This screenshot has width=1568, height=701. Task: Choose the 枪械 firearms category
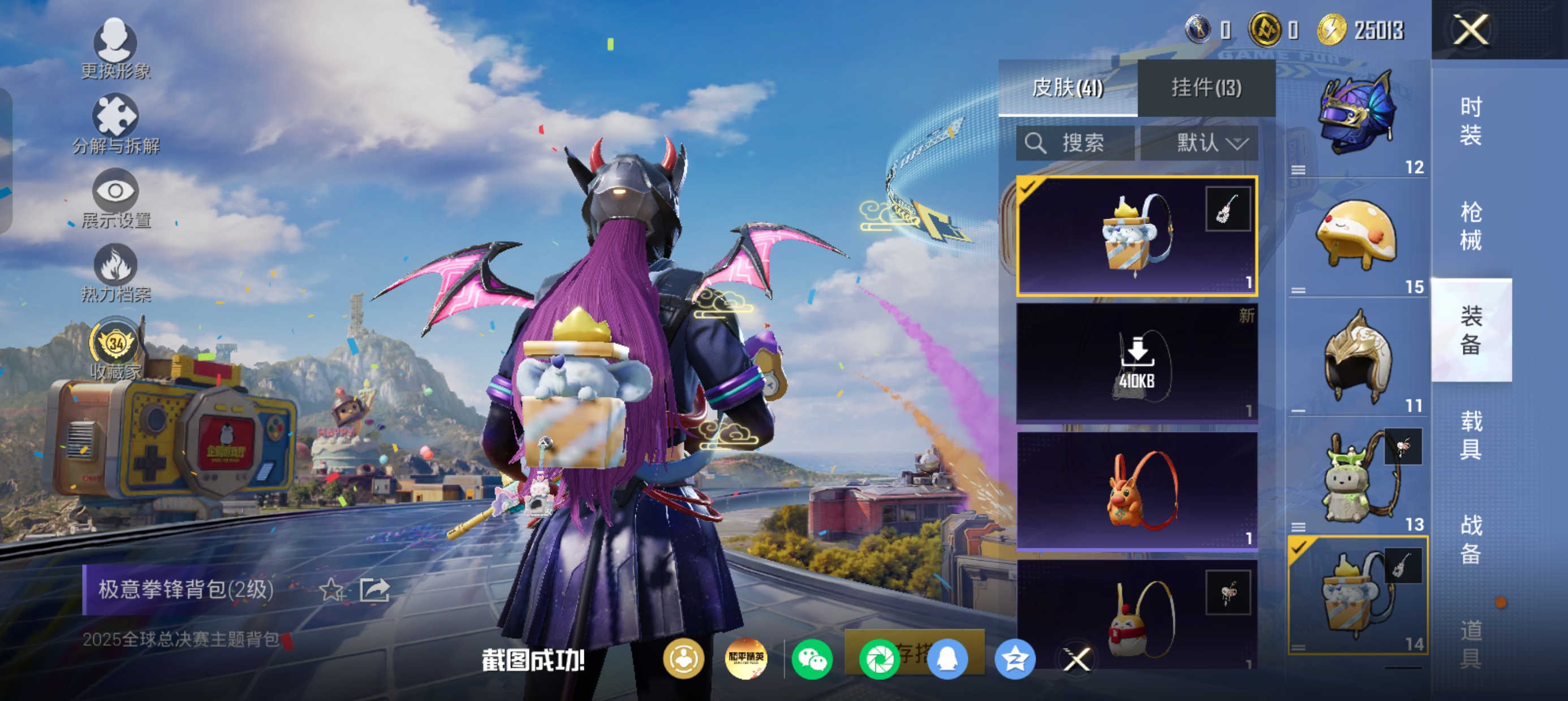pyautogui.click(x=1471, y=226)
